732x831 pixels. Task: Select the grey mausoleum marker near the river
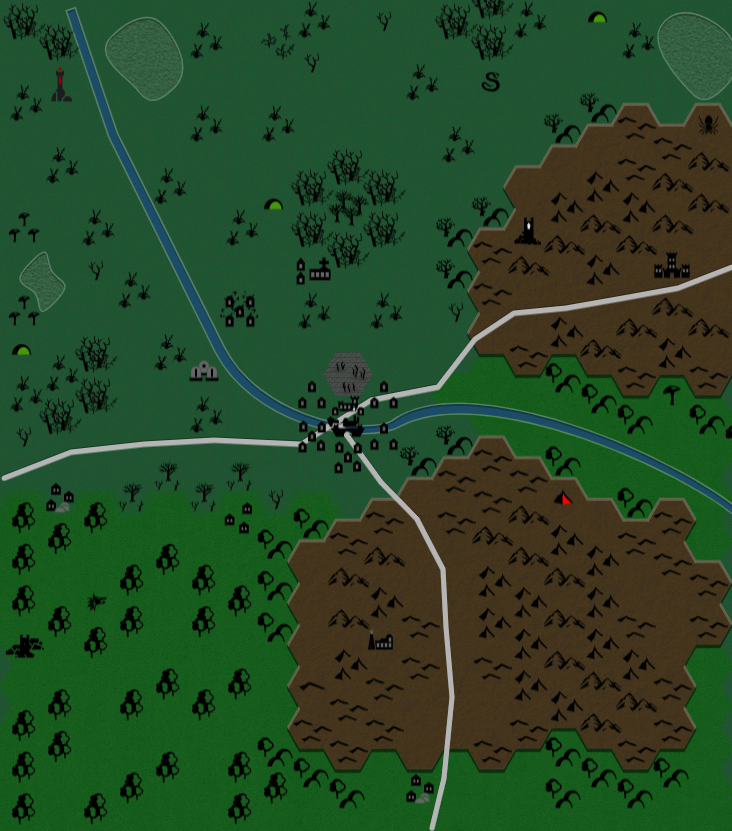[x=205, y=371]
